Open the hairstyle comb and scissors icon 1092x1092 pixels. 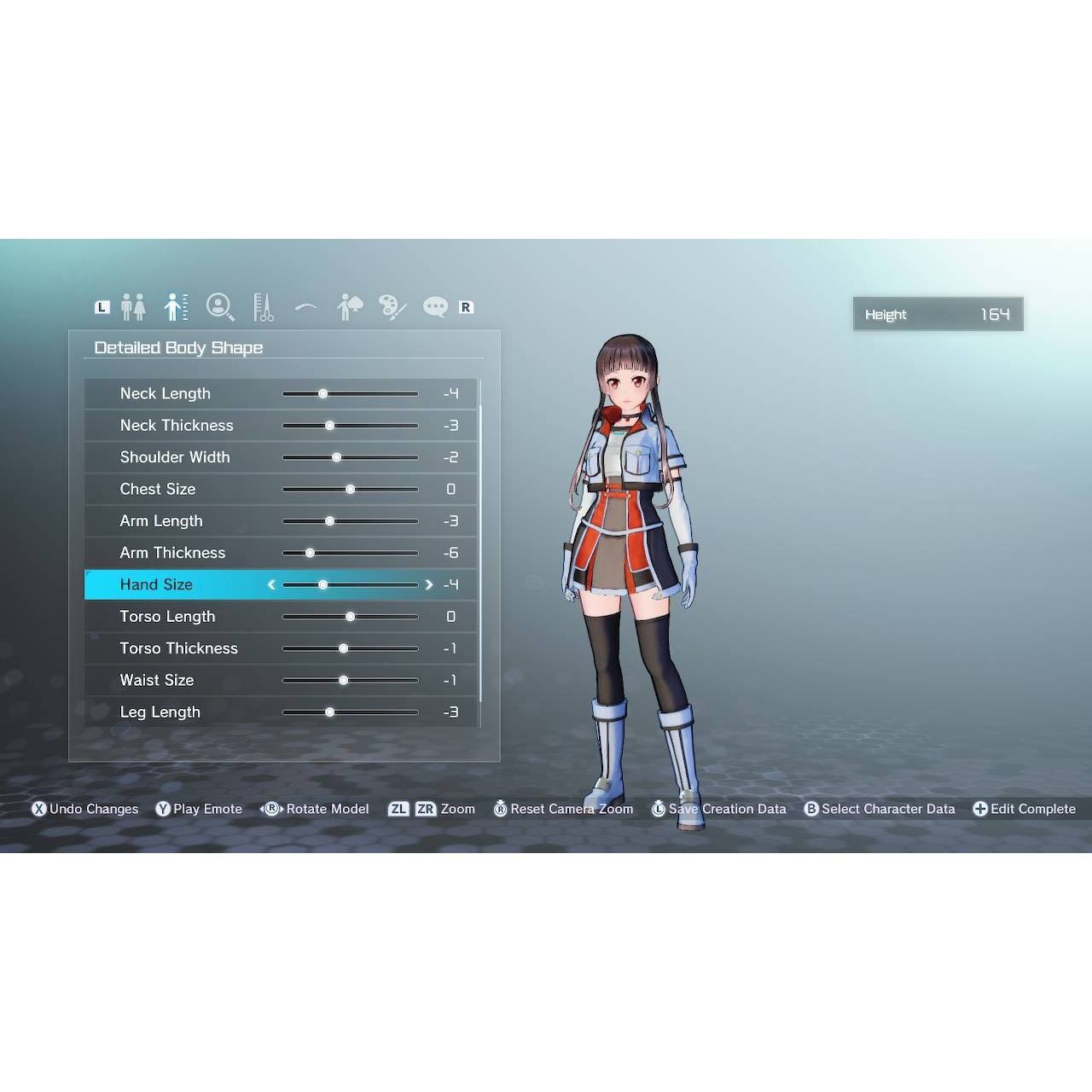coord(263,307)
